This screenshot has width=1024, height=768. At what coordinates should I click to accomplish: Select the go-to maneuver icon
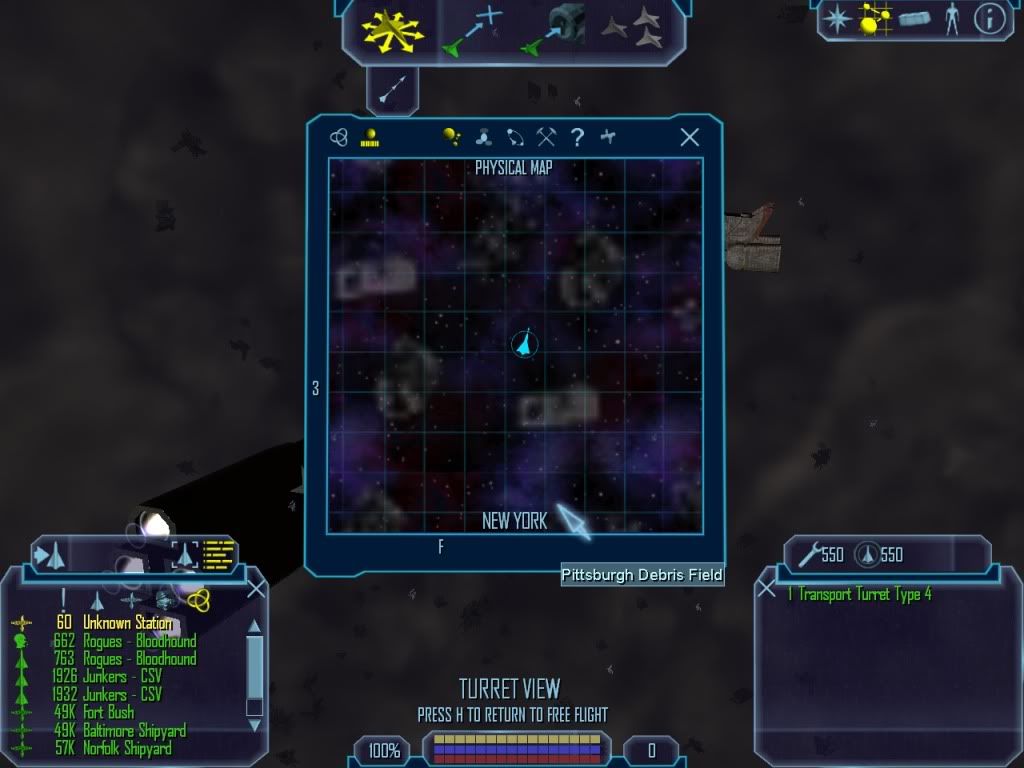coord(470,30)
